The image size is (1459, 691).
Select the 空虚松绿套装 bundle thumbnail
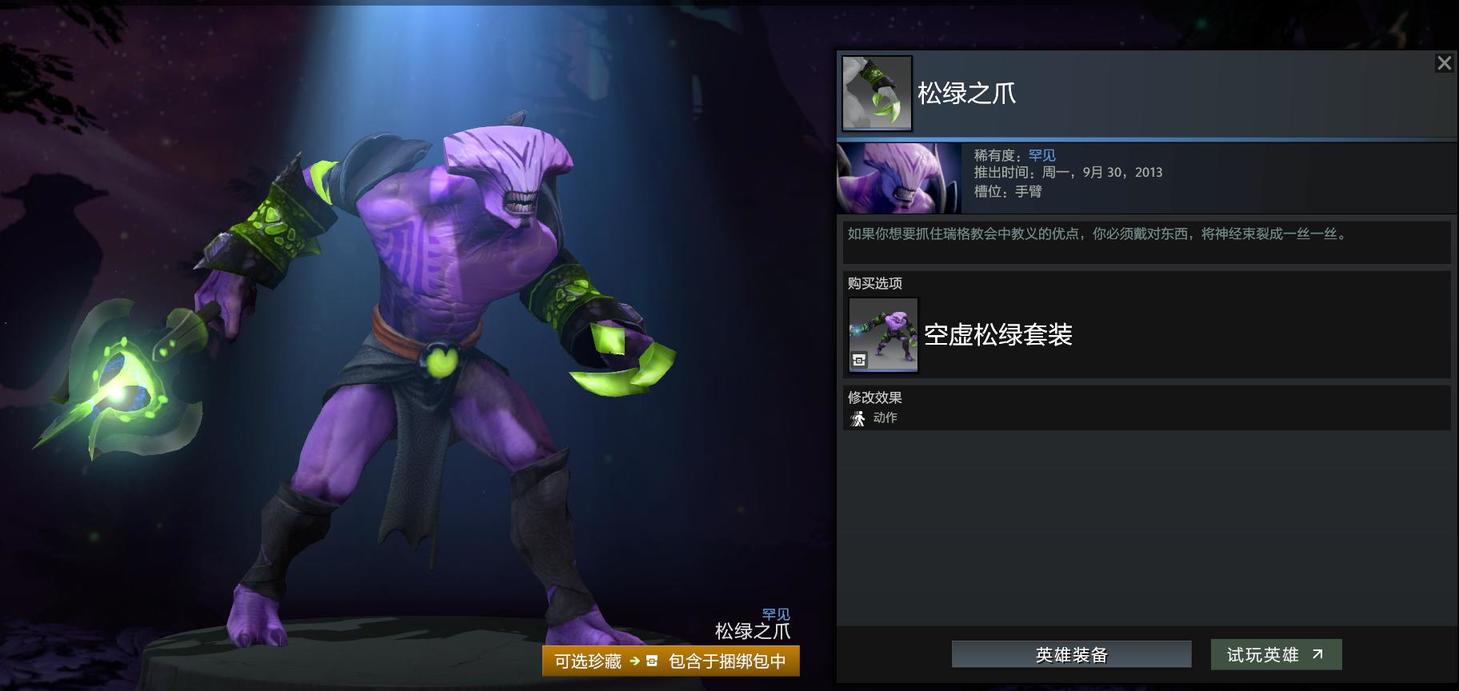[882, 334]
